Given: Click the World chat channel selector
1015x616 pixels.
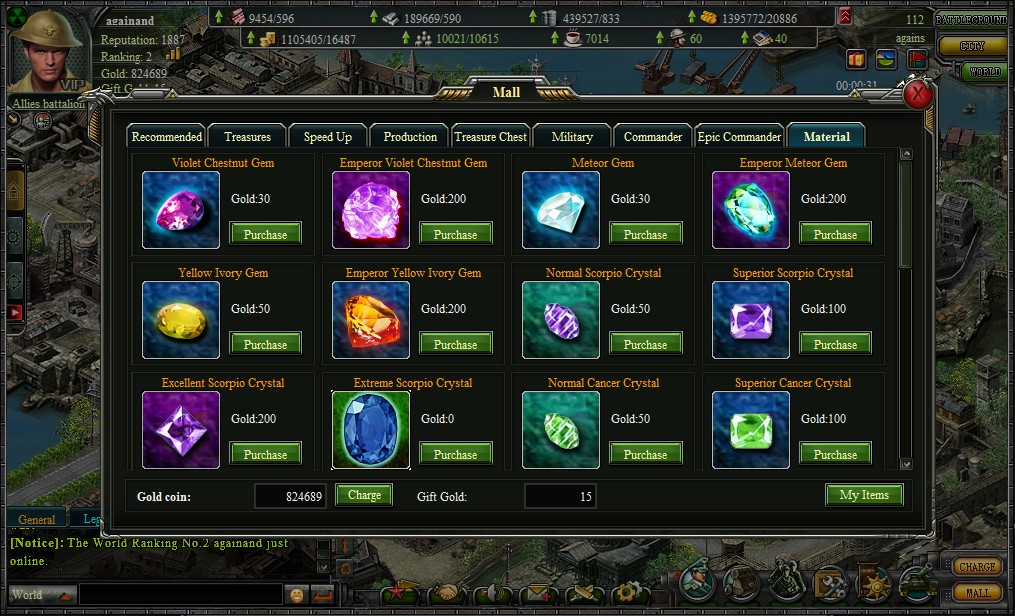Looking at the screenshot, I should (x=40, y=595).
